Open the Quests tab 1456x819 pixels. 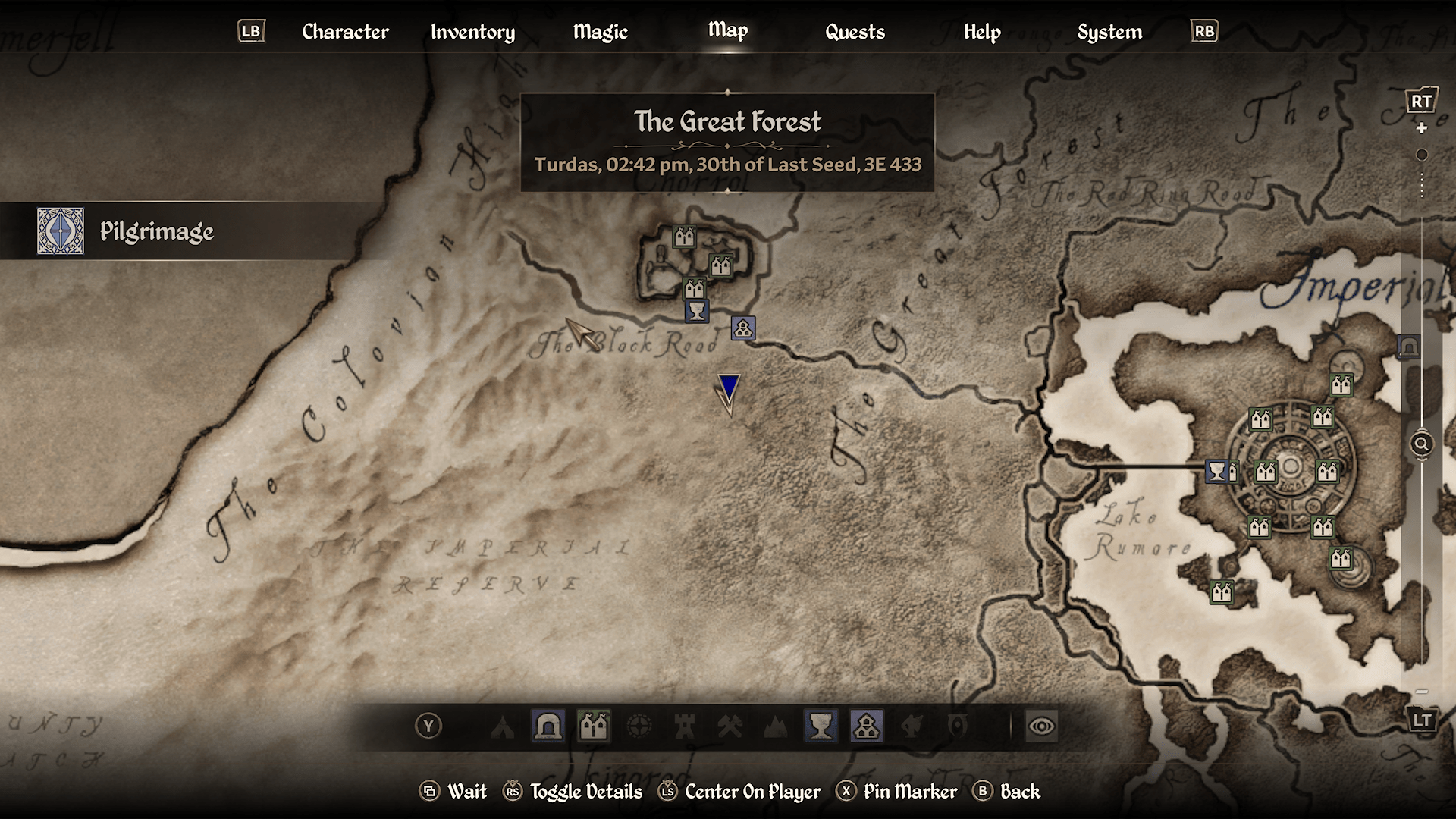point(855,32)
